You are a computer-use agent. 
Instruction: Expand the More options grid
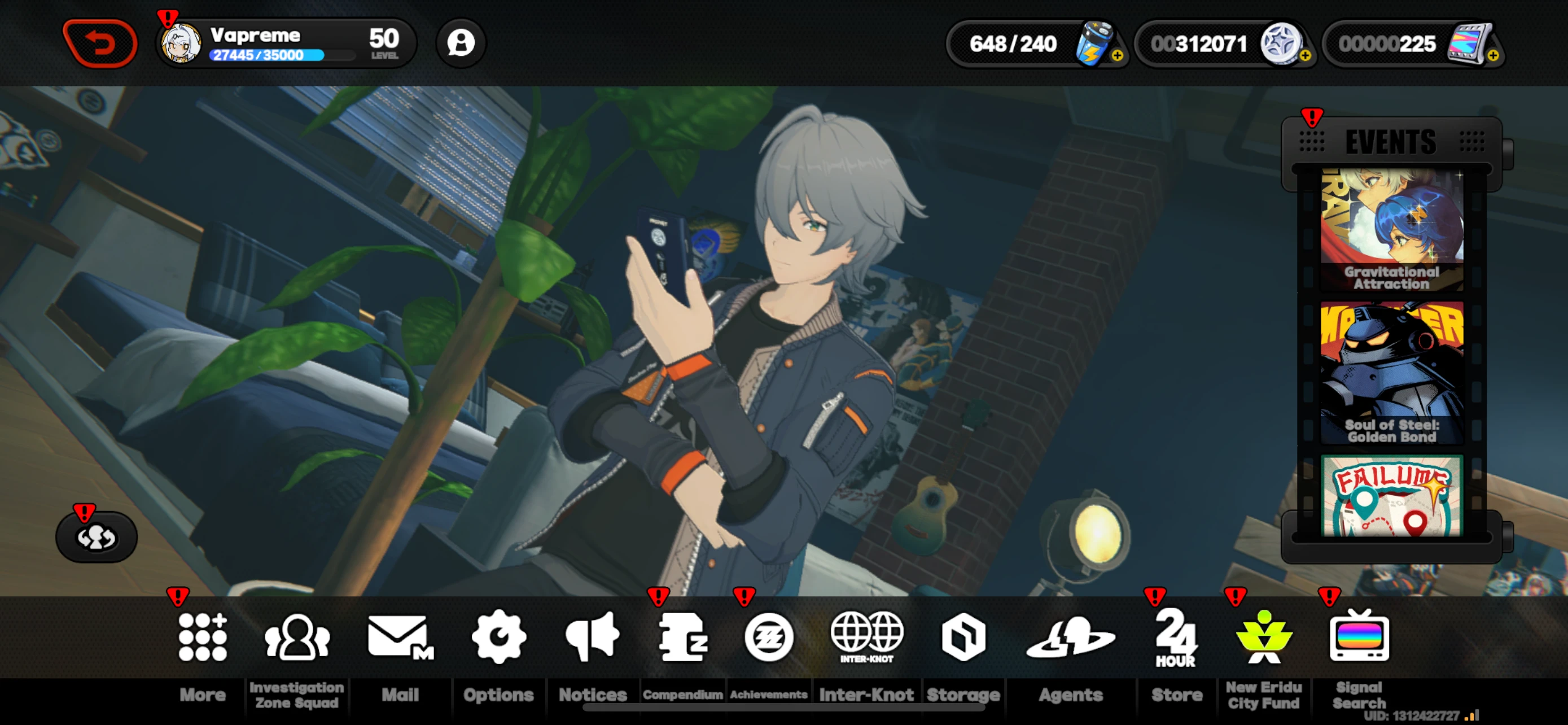pos(202,637)
